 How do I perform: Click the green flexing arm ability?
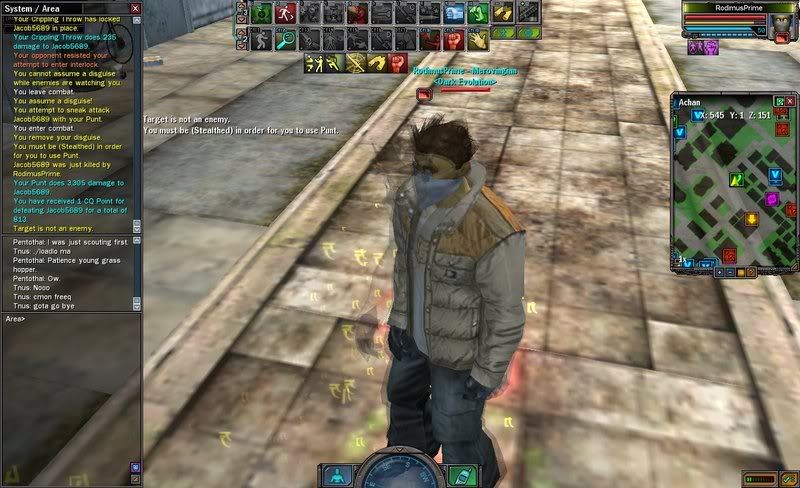point(477,14)
